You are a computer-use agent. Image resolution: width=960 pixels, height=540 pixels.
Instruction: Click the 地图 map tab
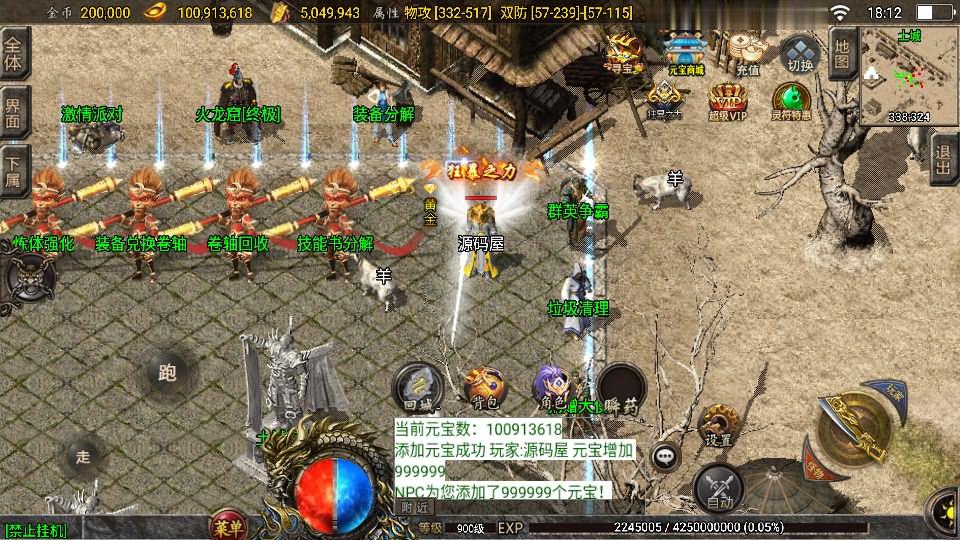tap(843, 54)
